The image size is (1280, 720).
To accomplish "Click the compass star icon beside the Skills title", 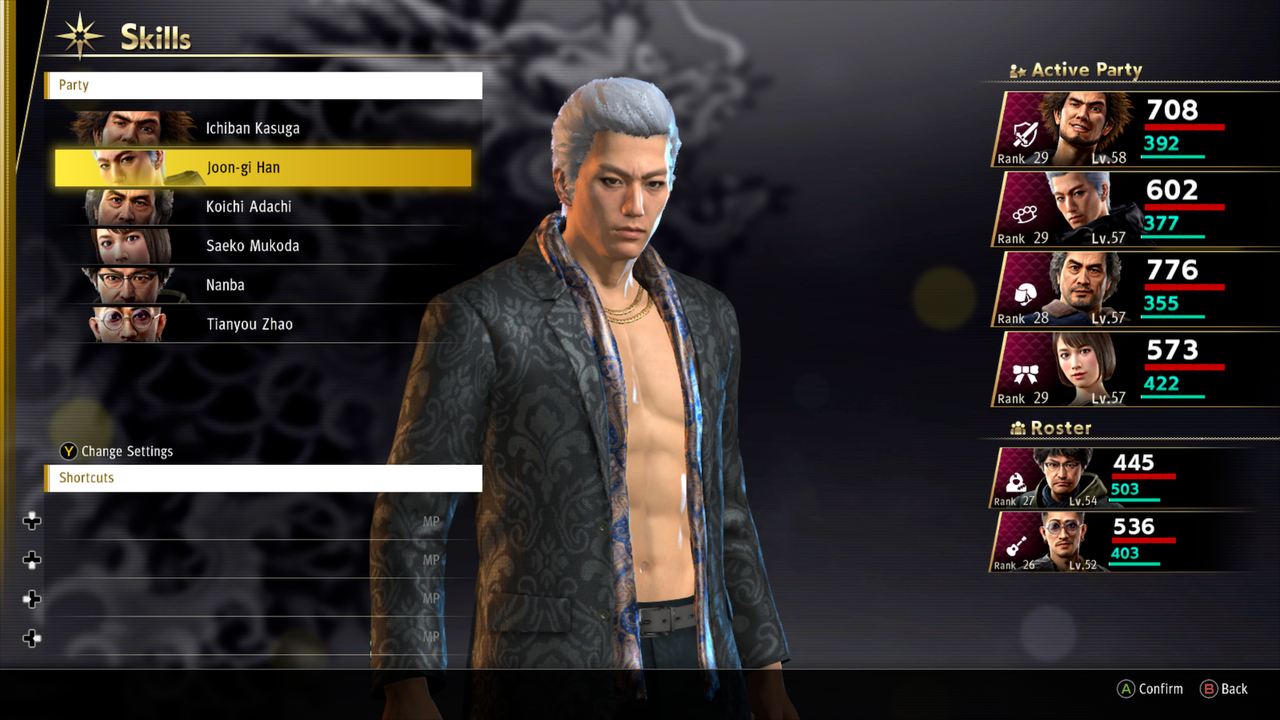I will (x=80, y=33).
